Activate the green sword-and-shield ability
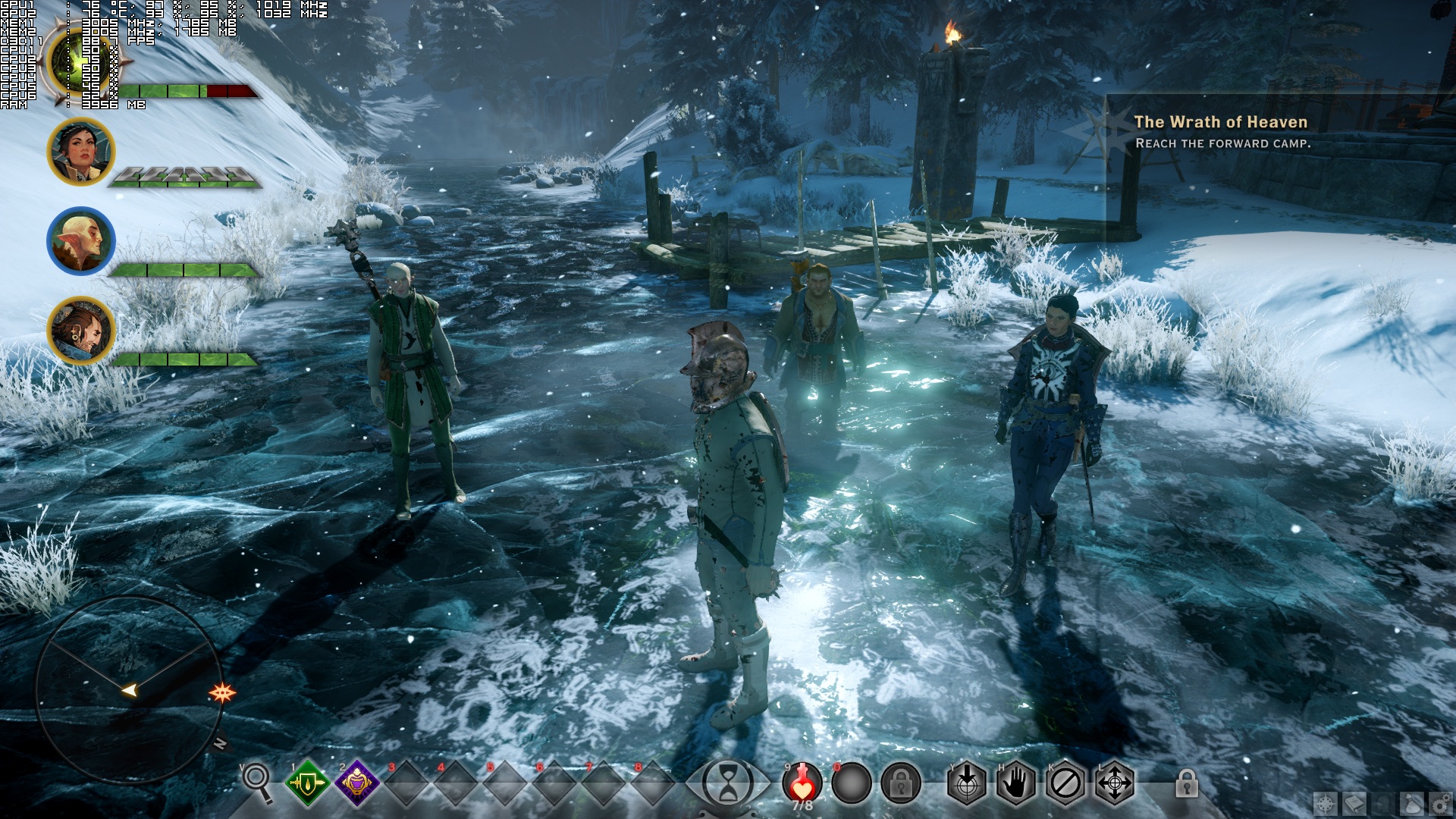The height and width of the screenshot is (819, 1456). click(x=307, y=783)
